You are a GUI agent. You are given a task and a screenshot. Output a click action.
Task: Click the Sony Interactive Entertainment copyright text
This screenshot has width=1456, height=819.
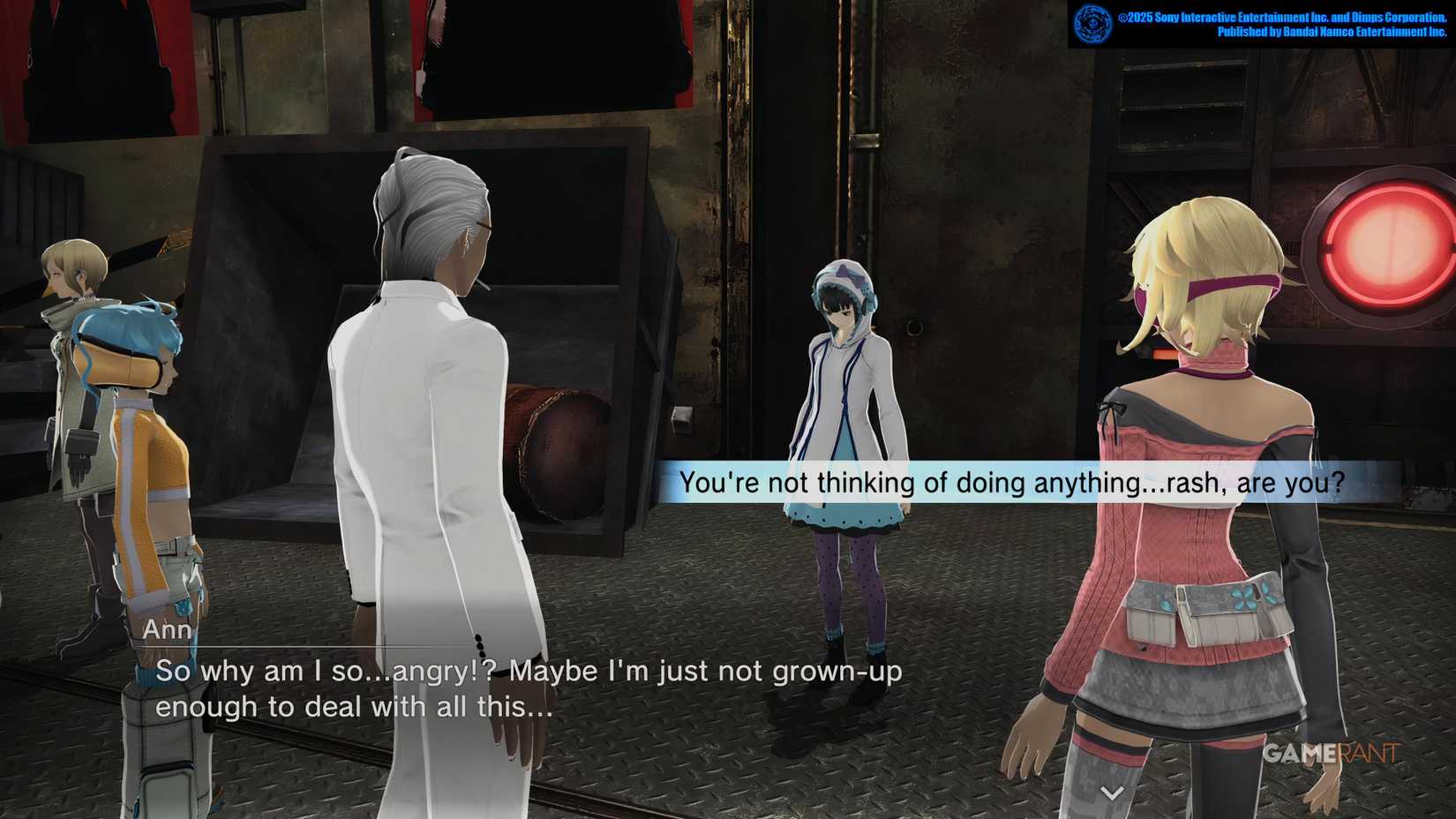(x=1271, y=15)
